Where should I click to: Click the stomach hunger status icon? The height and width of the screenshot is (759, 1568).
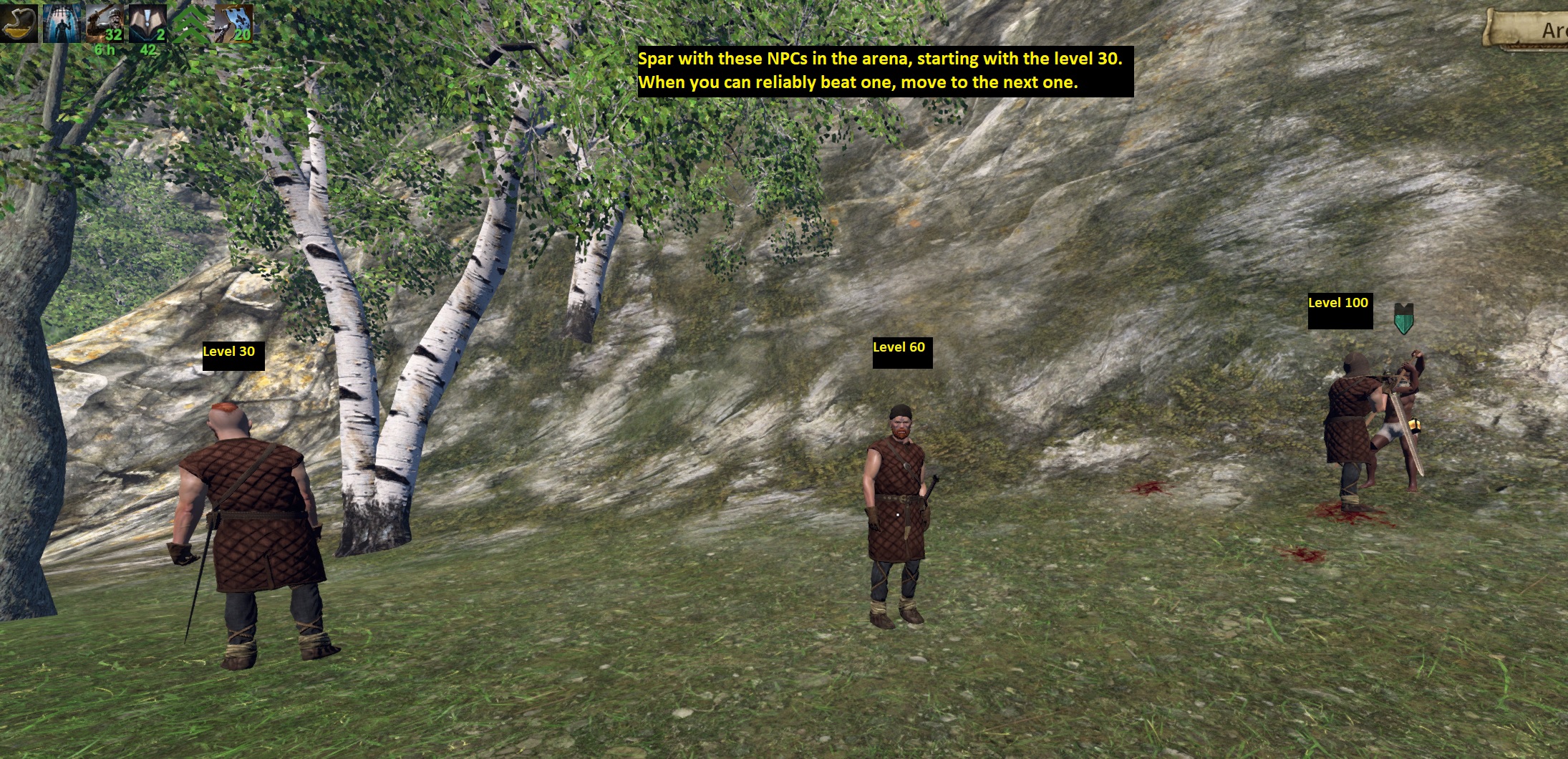coord(20,22)
